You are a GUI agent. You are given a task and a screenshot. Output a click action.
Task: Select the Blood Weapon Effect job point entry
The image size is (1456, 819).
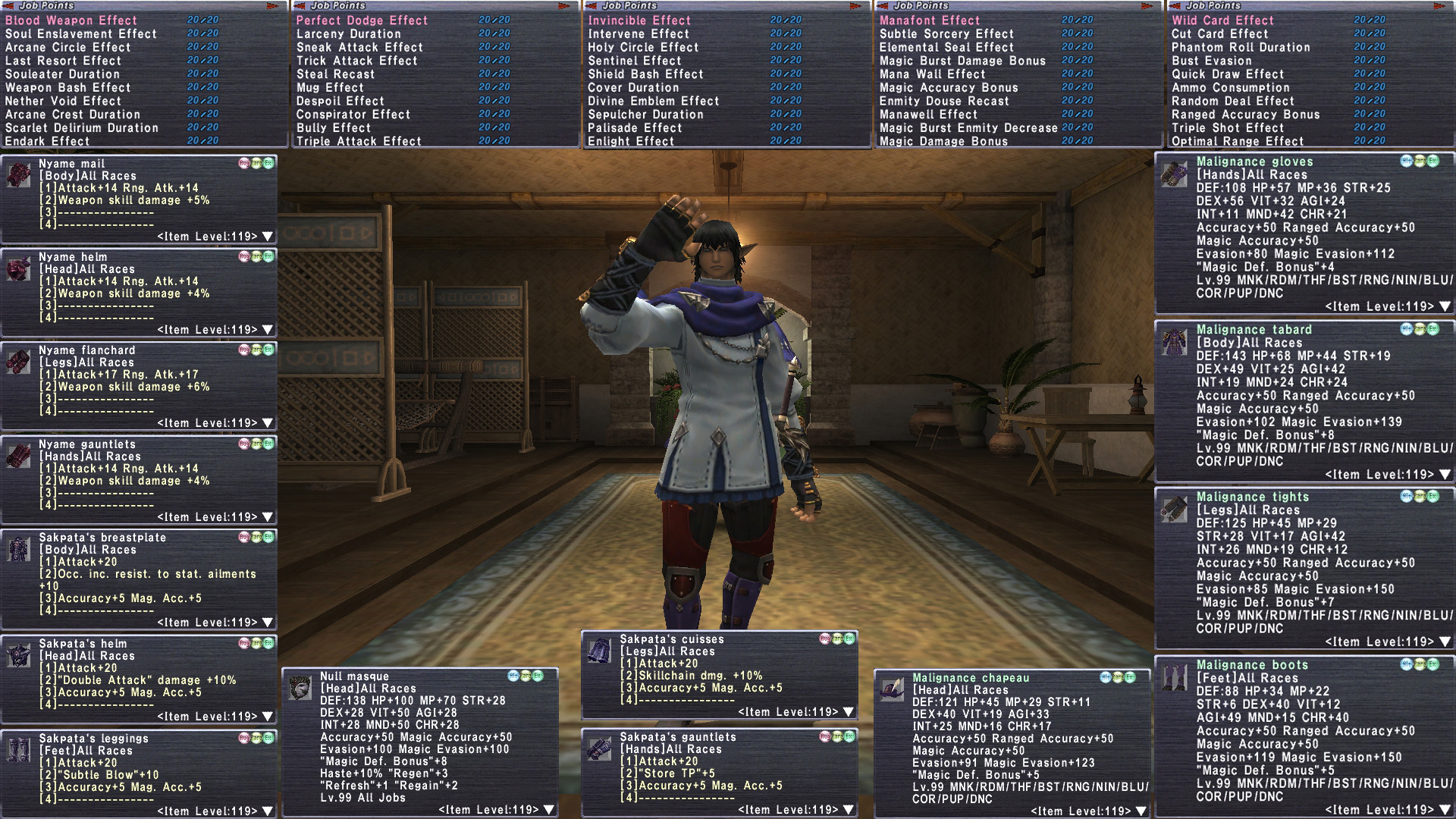point(71,20)
